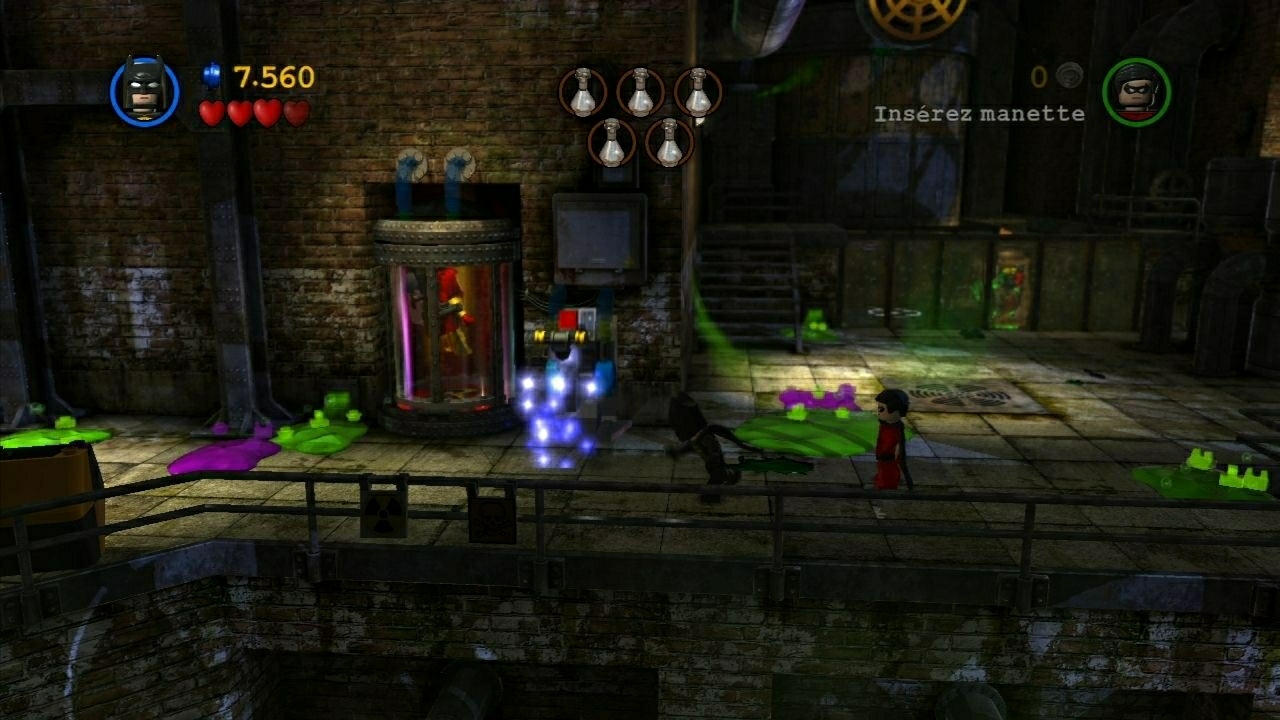Select the right flask icon in bottom row
This screenshot has height=720, width=1280.
click(666, 143)
